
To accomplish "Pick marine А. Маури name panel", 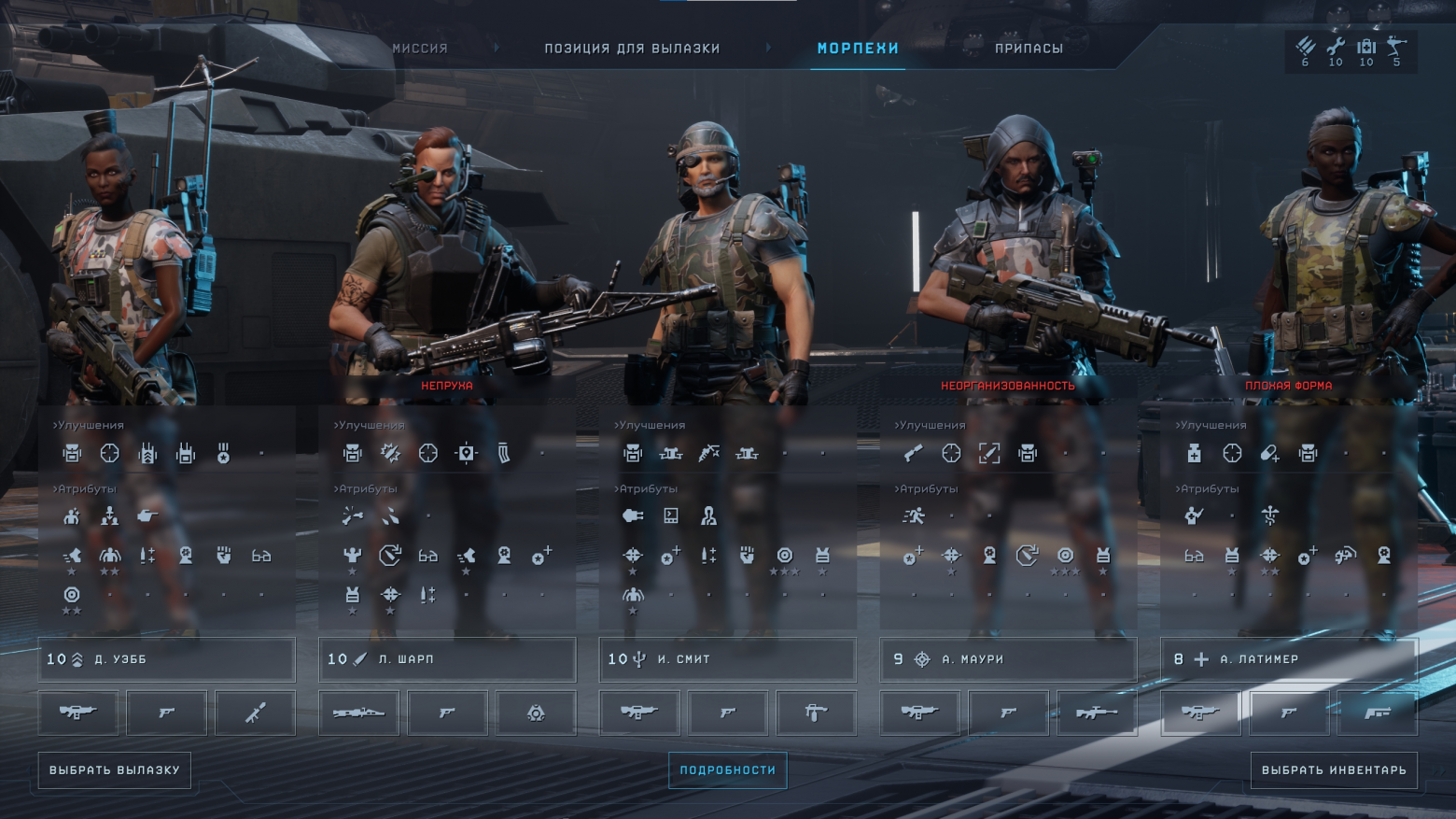I will point(1008,659).
